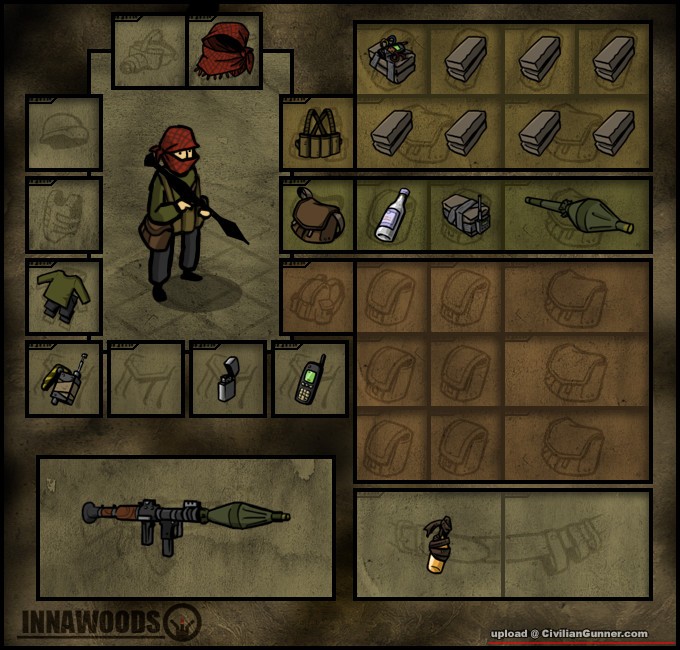Click the white glass bottle item

tap(392, 215)
